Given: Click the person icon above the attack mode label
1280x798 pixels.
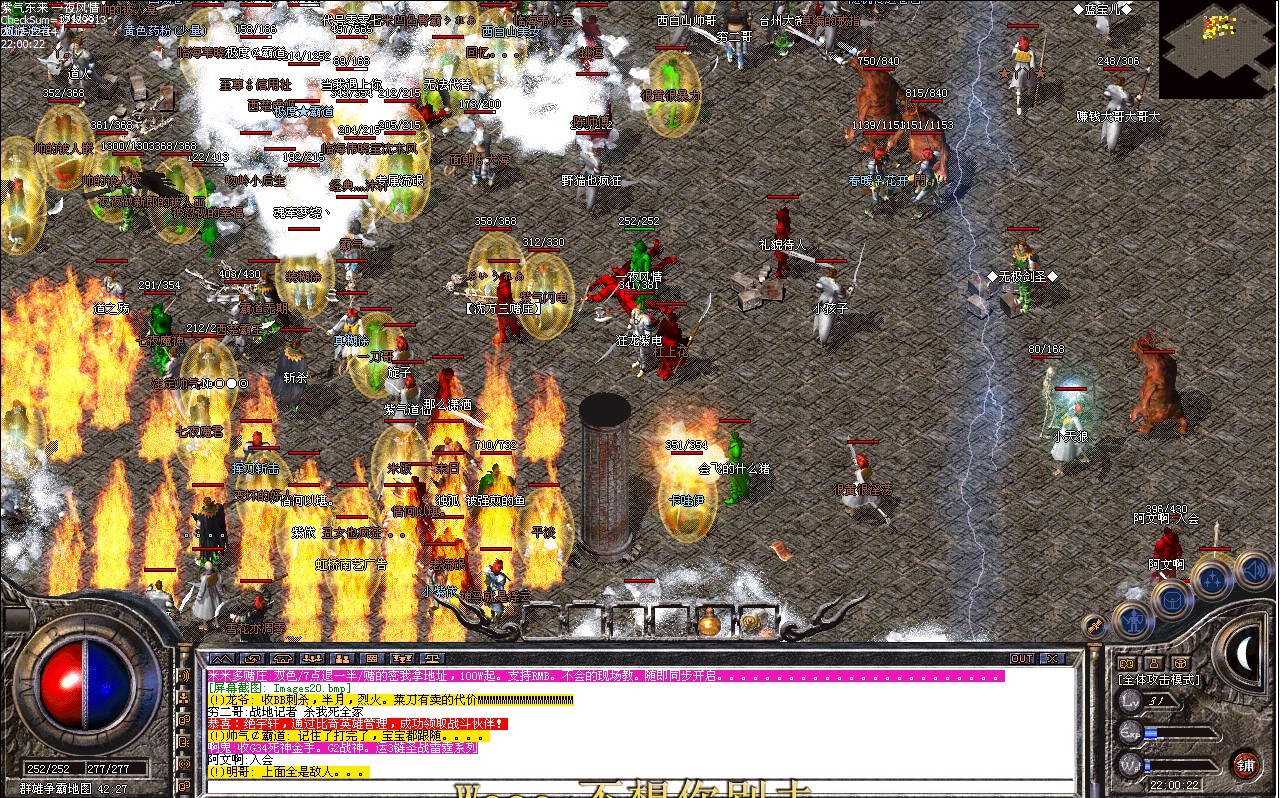Looking at the screenshot, I should click(x=1152, y=662).
